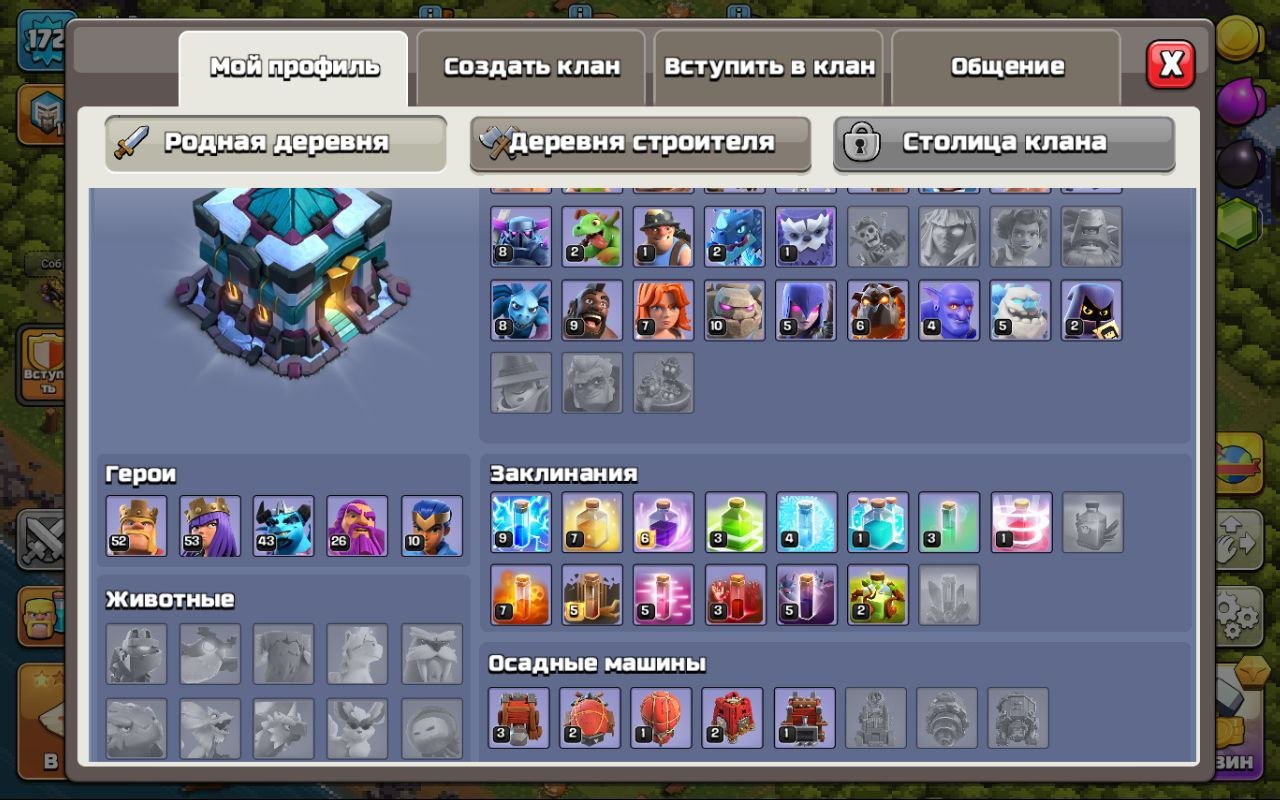Screen dimensions: 1280x800
Task: Select the Battle Blimp siege machine icon
Action: (591, 717)
